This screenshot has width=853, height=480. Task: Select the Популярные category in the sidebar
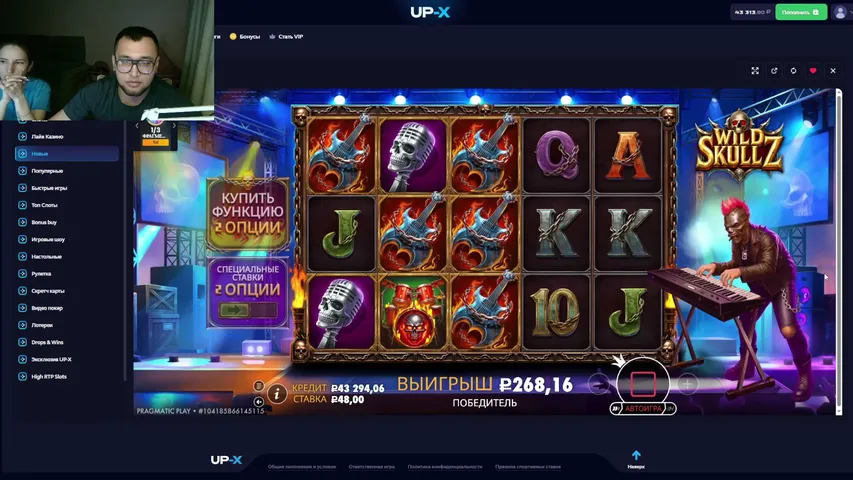point(47,171)
